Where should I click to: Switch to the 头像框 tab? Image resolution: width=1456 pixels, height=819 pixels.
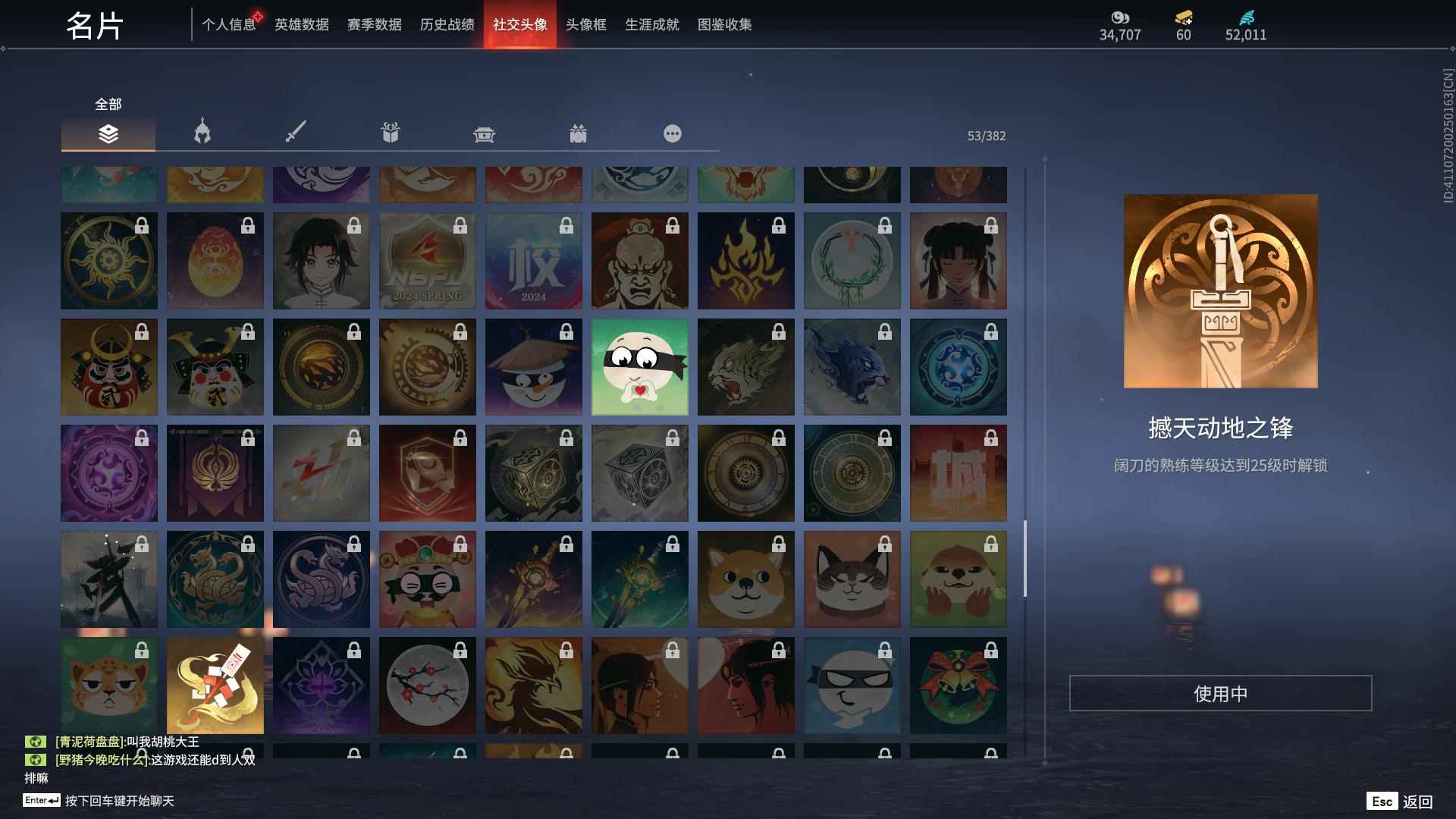584,25
